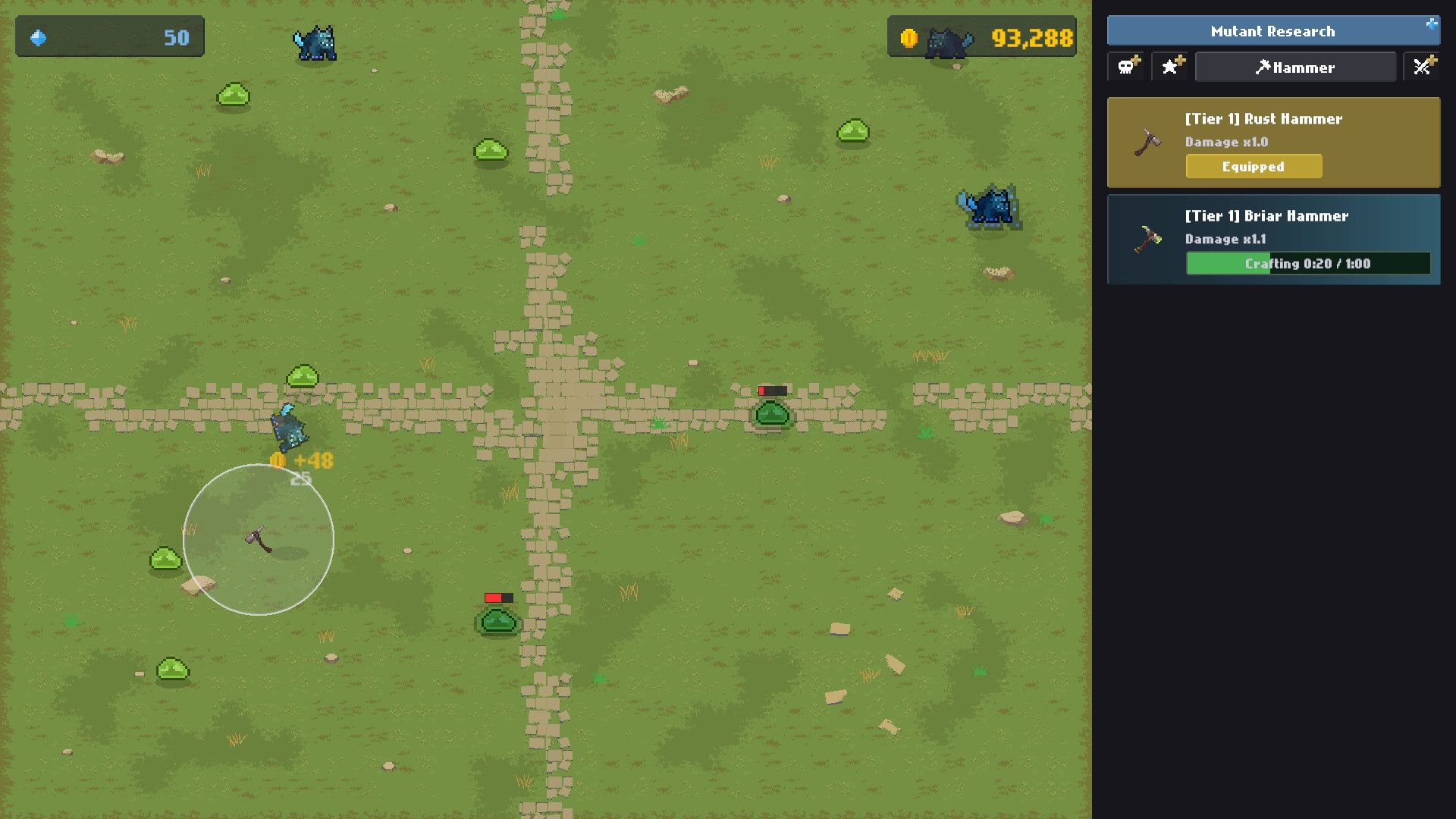Click the Briar Hammer weapon icon
The width and height of the screenshot is (1456, 819).
click(1147, 239)
